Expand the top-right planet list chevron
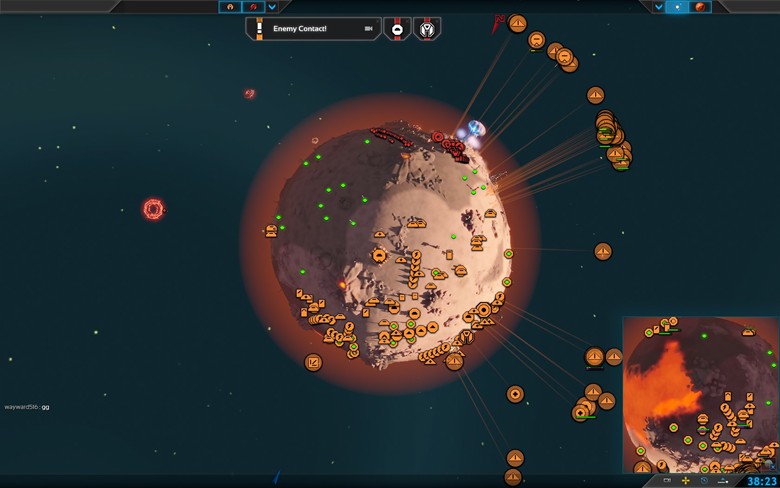Viewport: 780px width, 488px height. click(659, 7)
